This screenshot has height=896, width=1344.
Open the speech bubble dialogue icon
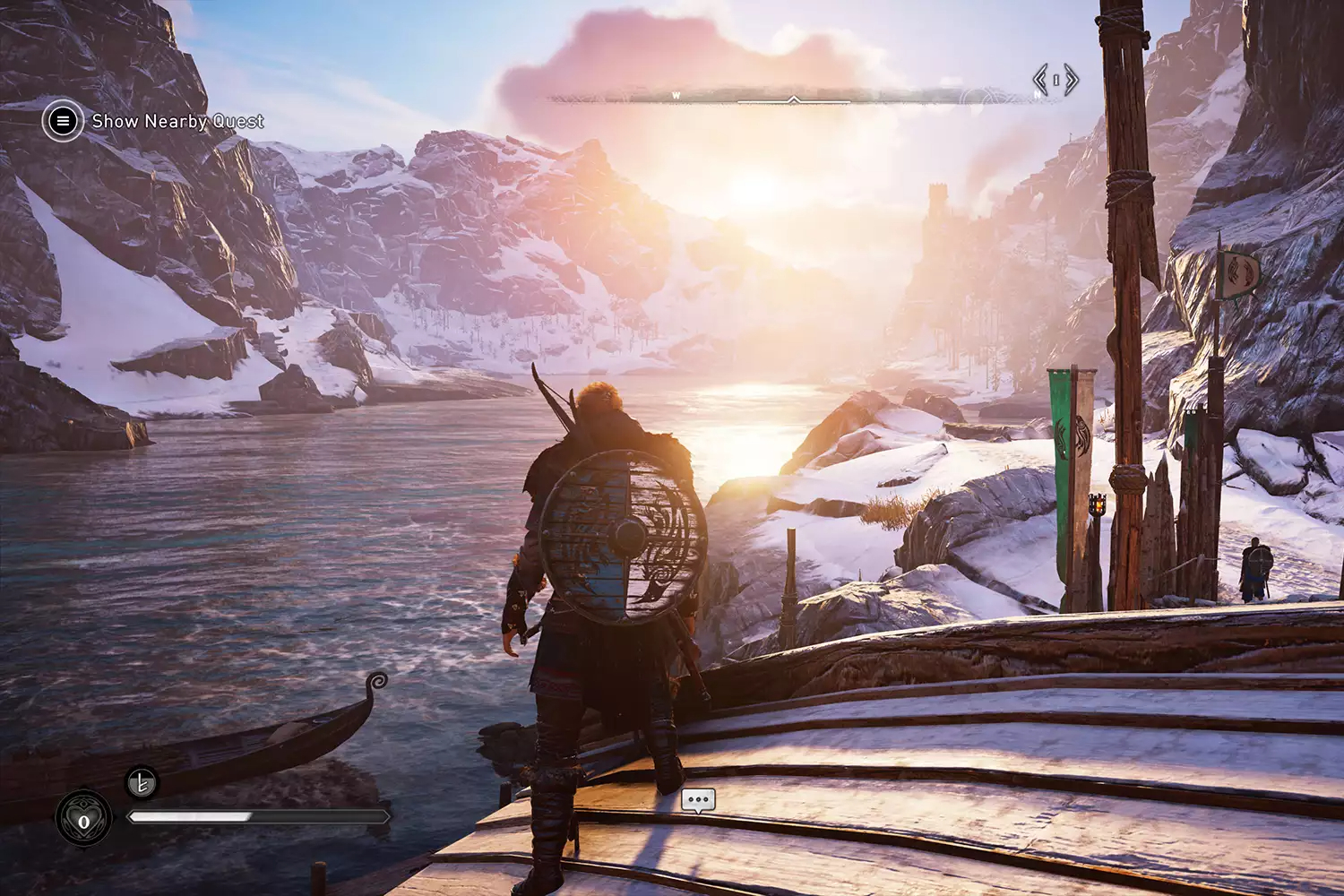pyautogui.click(x=698, y=799)
